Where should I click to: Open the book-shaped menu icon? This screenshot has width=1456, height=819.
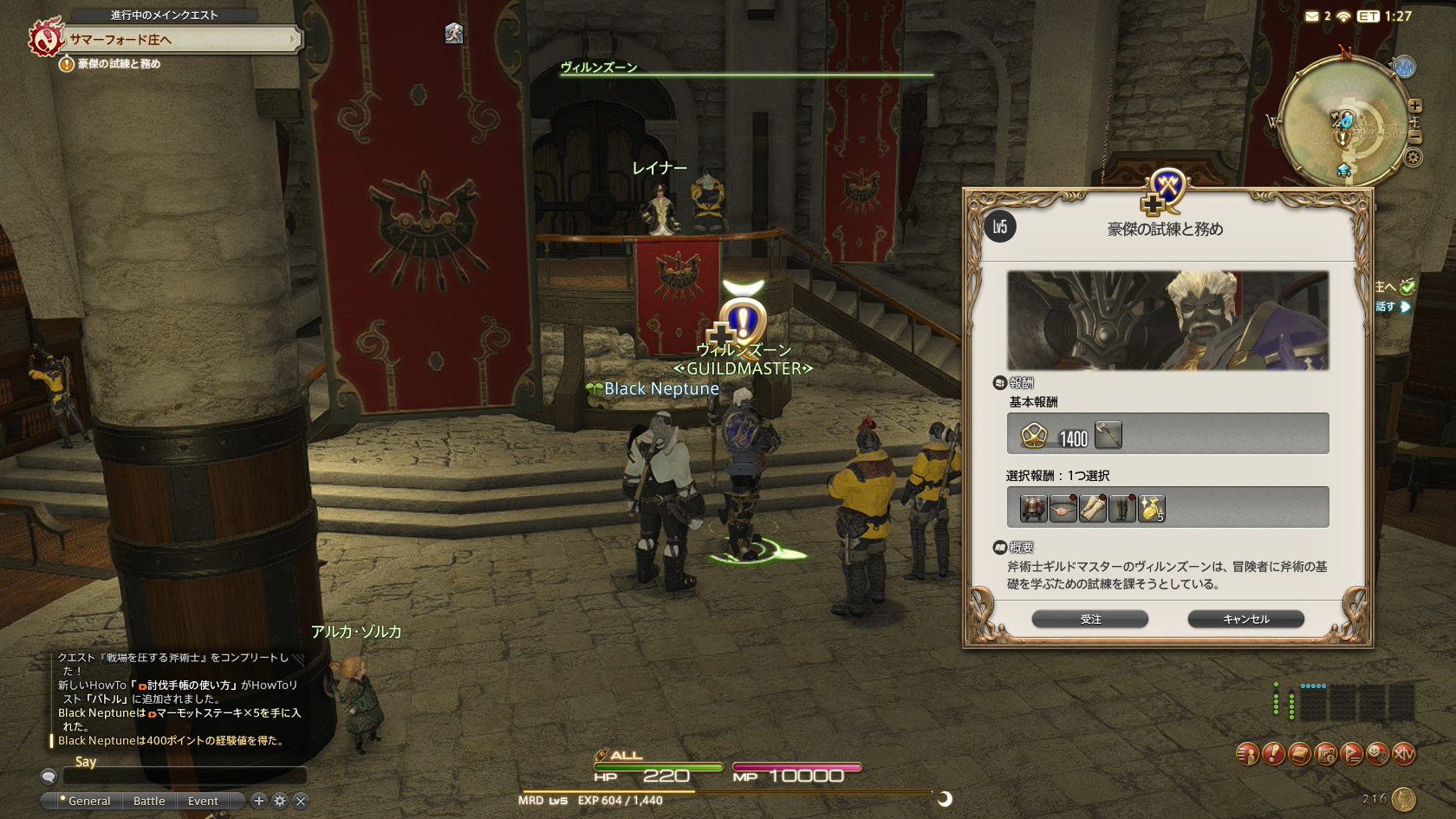point(1299,754)
